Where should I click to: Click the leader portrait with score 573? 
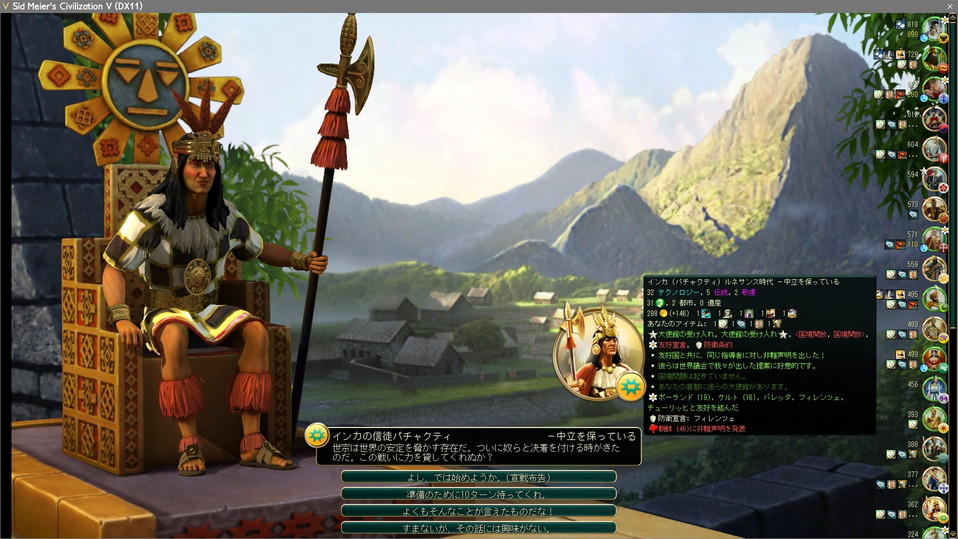coord(934,209)
